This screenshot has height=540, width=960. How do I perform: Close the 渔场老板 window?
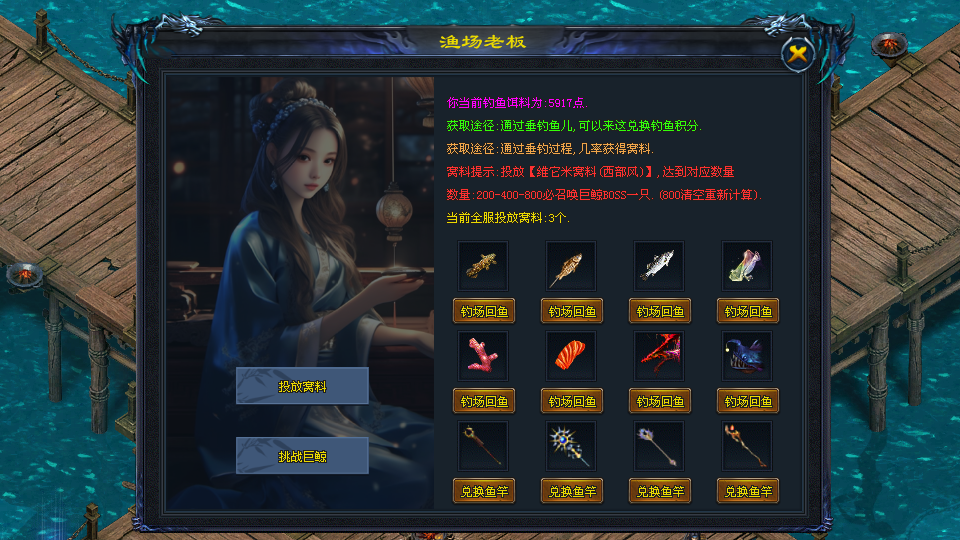(x=797, y=54)
